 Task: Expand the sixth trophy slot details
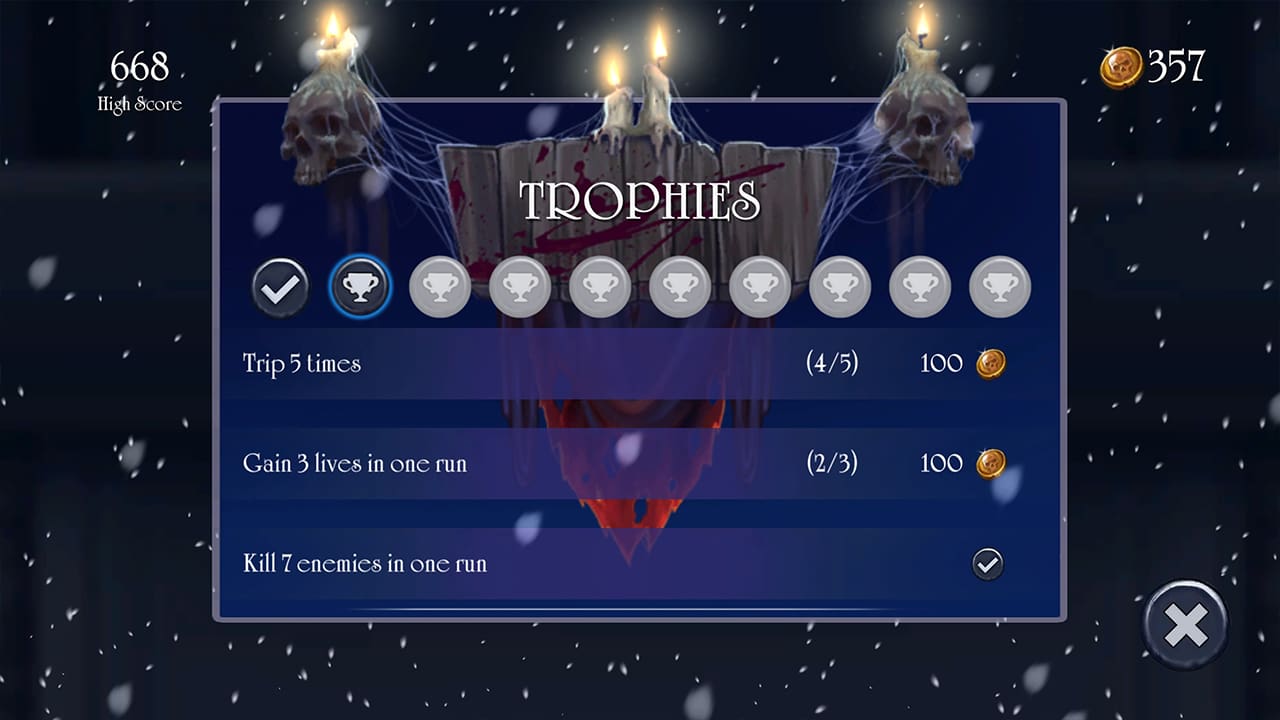pos(680,287)
